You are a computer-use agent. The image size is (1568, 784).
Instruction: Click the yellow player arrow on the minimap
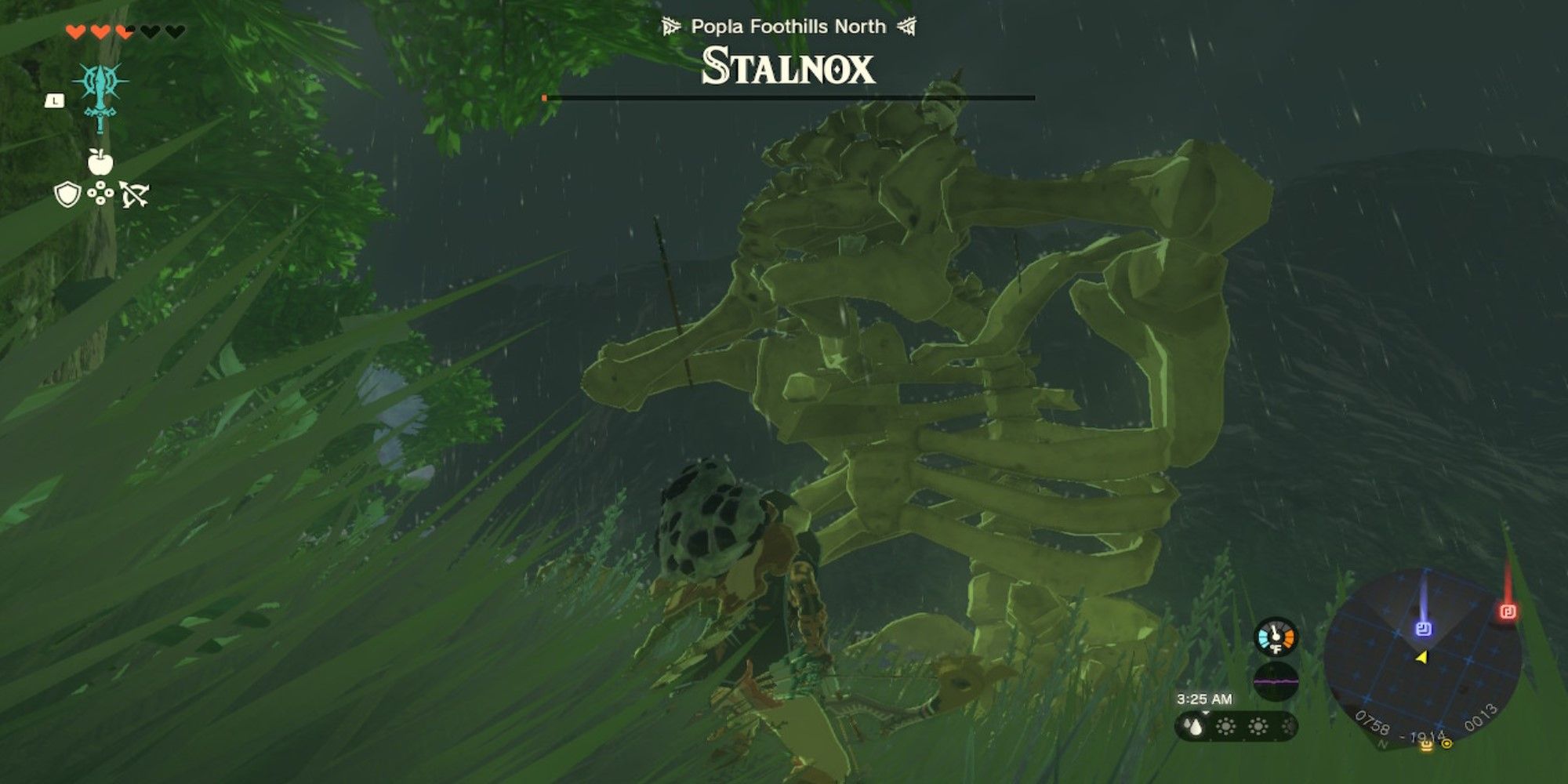click(1423, 658)
